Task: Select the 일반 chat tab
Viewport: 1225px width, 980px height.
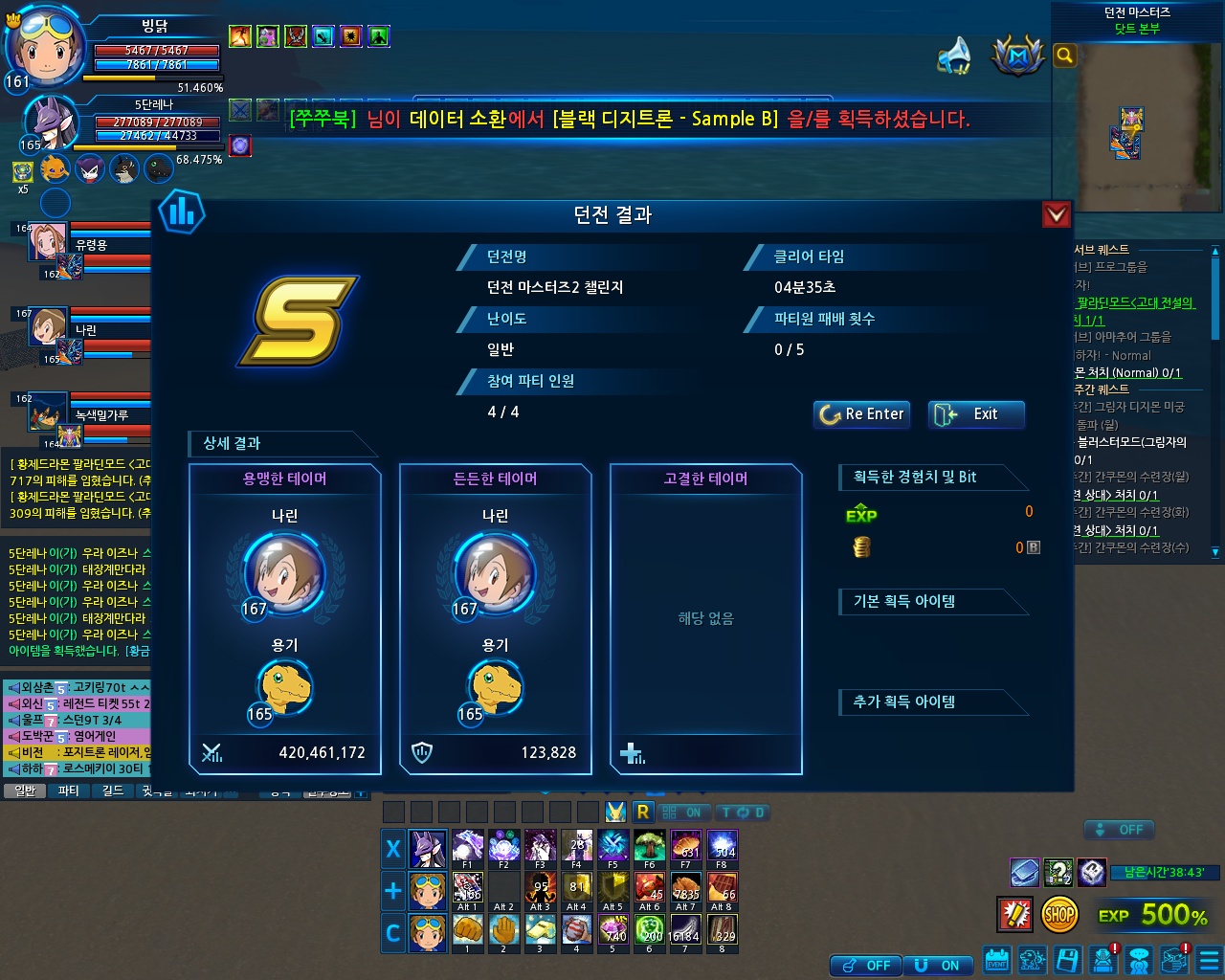Action: (x=25, y=791)
